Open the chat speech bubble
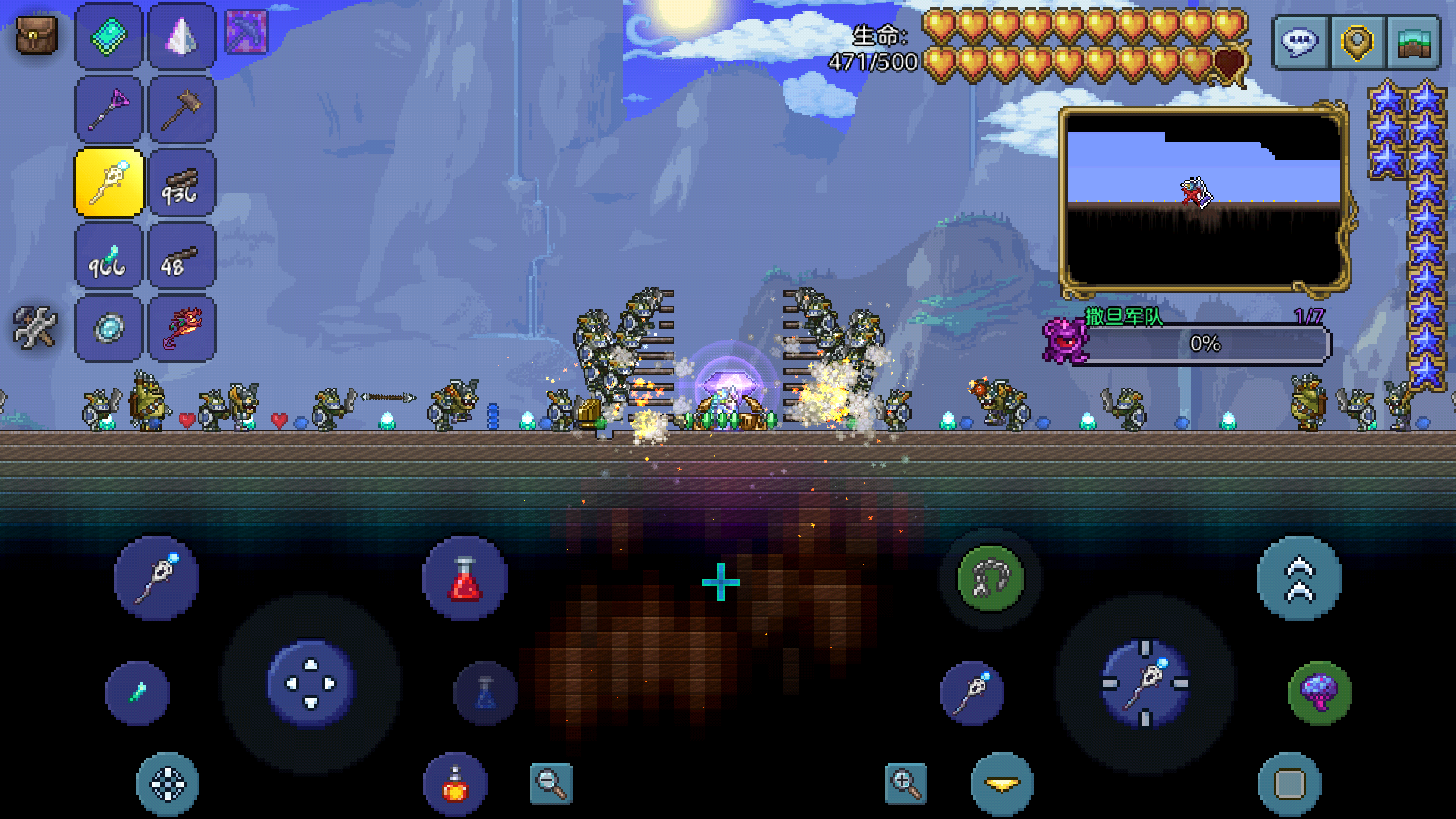This screenshot has height=819, width=1456. [x=1300, y=42]
